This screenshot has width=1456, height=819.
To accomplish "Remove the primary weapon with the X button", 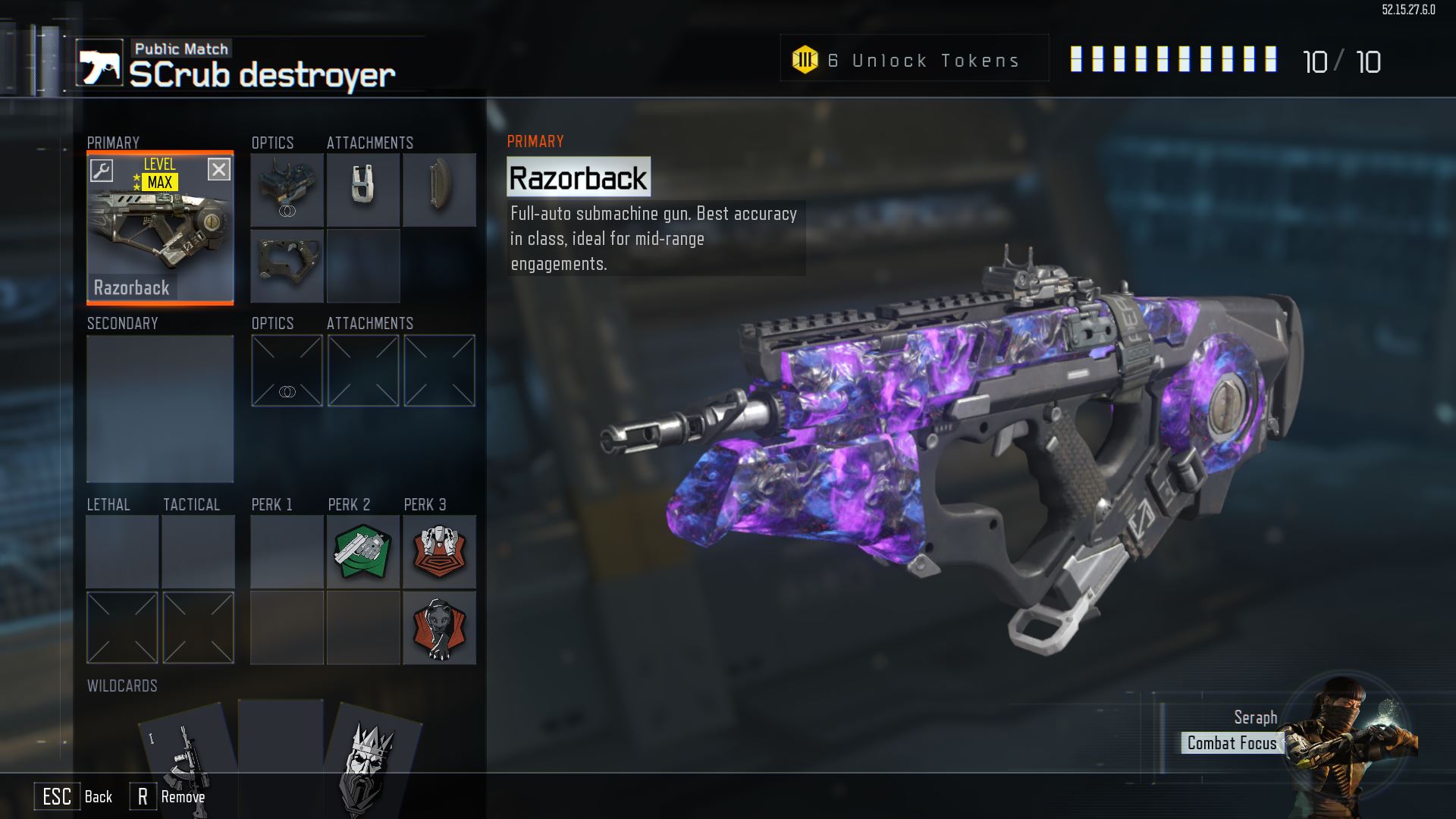I will pyautogui.click(x=219, y=169).
